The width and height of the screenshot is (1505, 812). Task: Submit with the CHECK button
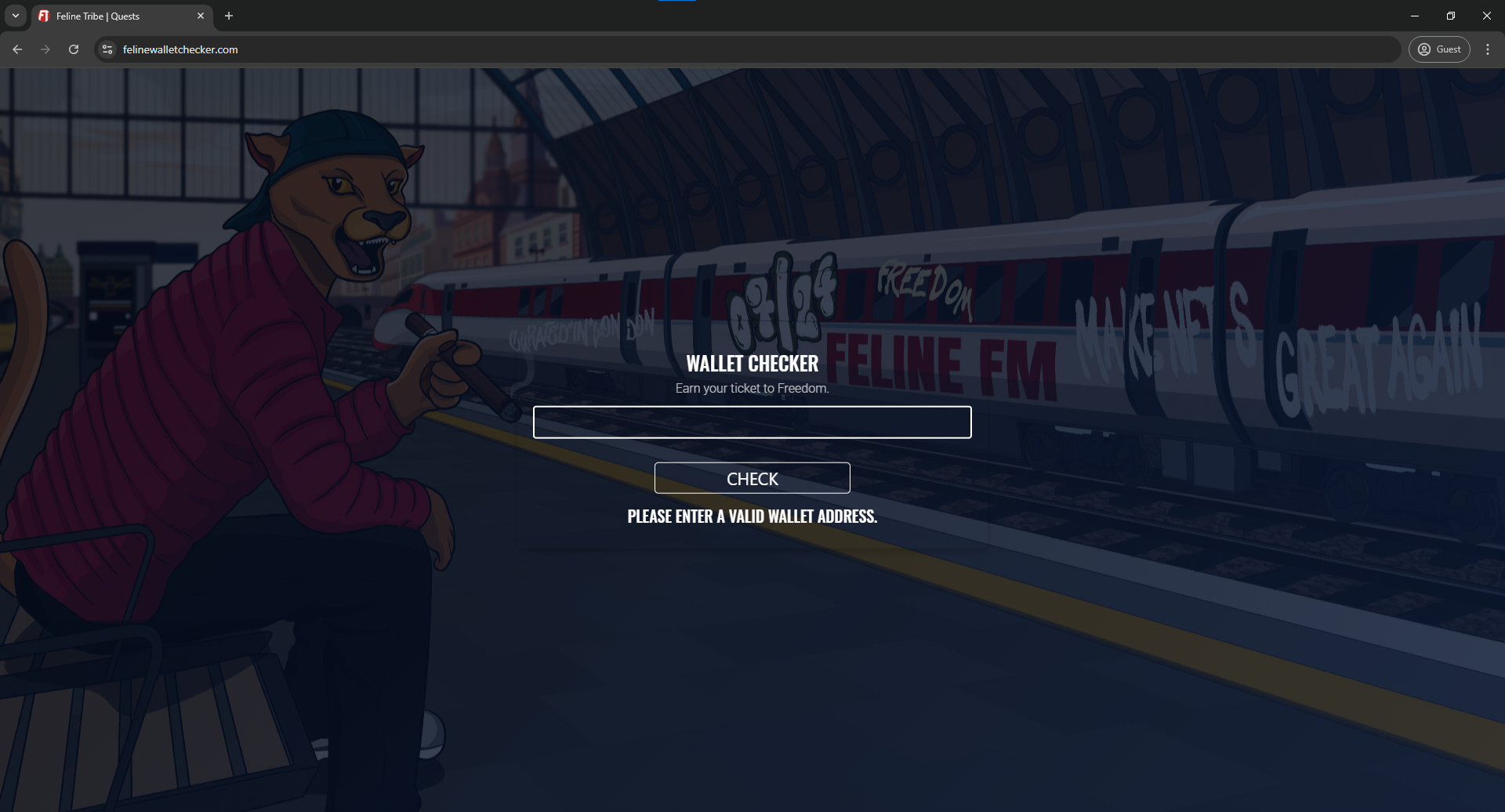pos(752,478)
